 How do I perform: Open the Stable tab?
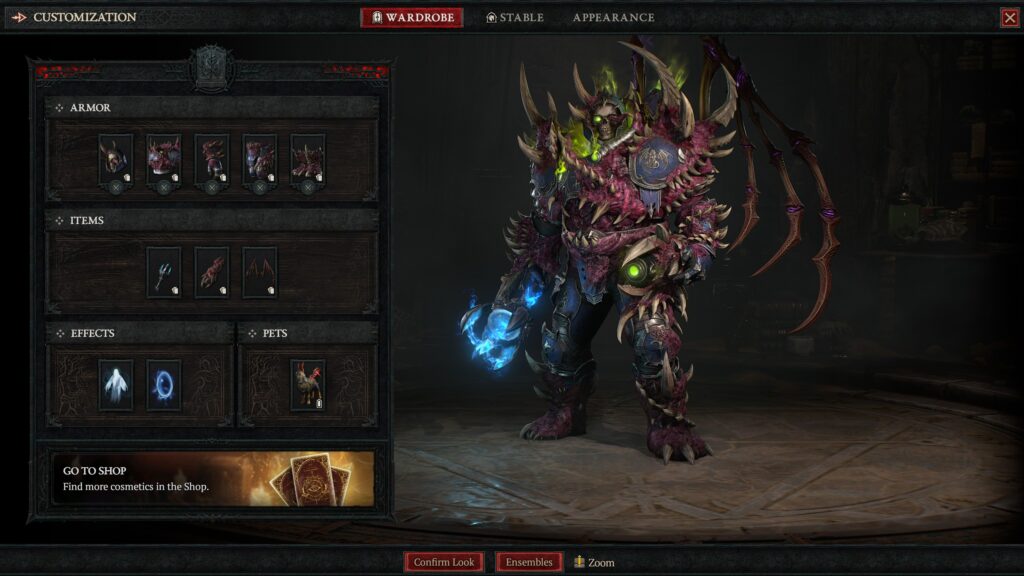515,18
